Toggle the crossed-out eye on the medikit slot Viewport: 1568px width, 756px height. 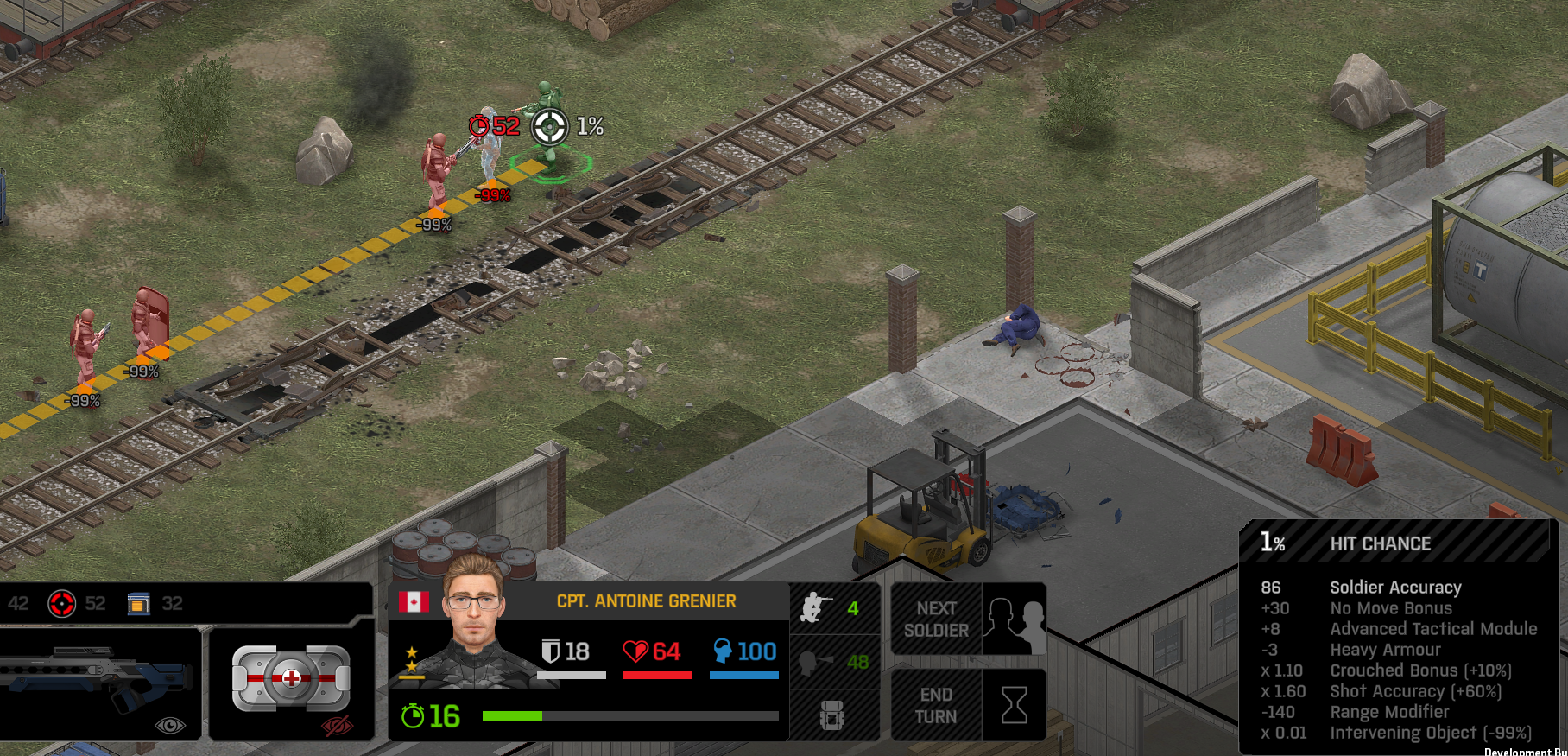(338, 725)
